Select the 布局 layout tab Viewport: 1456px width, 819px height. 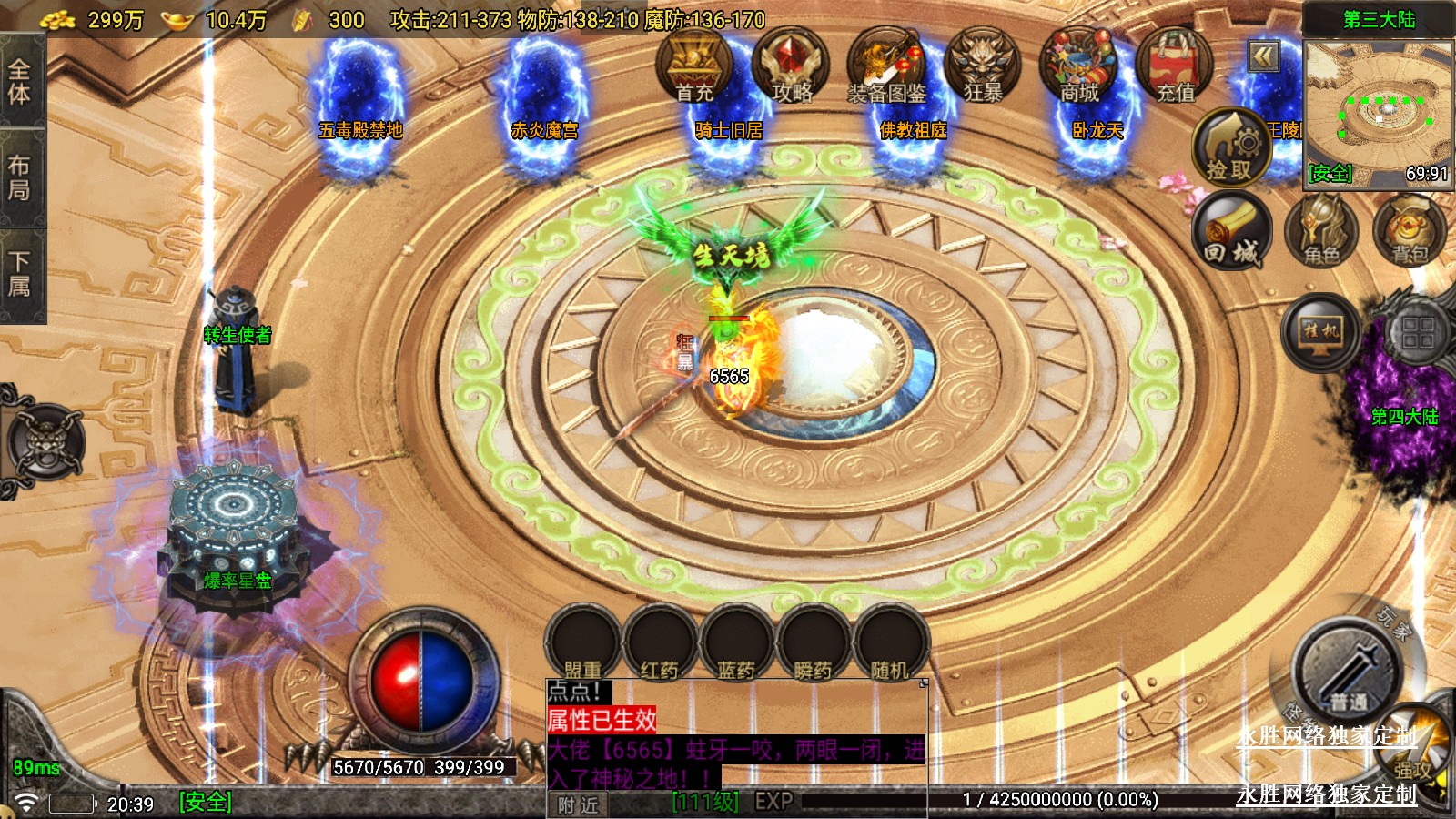coord(20,177)
